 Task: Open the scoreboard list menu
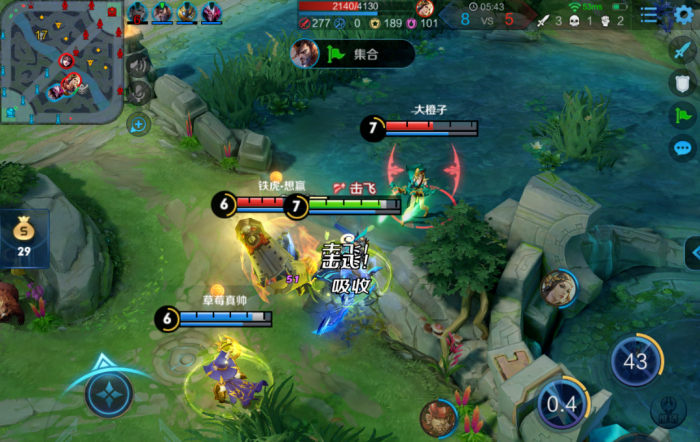tap(650, 14)
